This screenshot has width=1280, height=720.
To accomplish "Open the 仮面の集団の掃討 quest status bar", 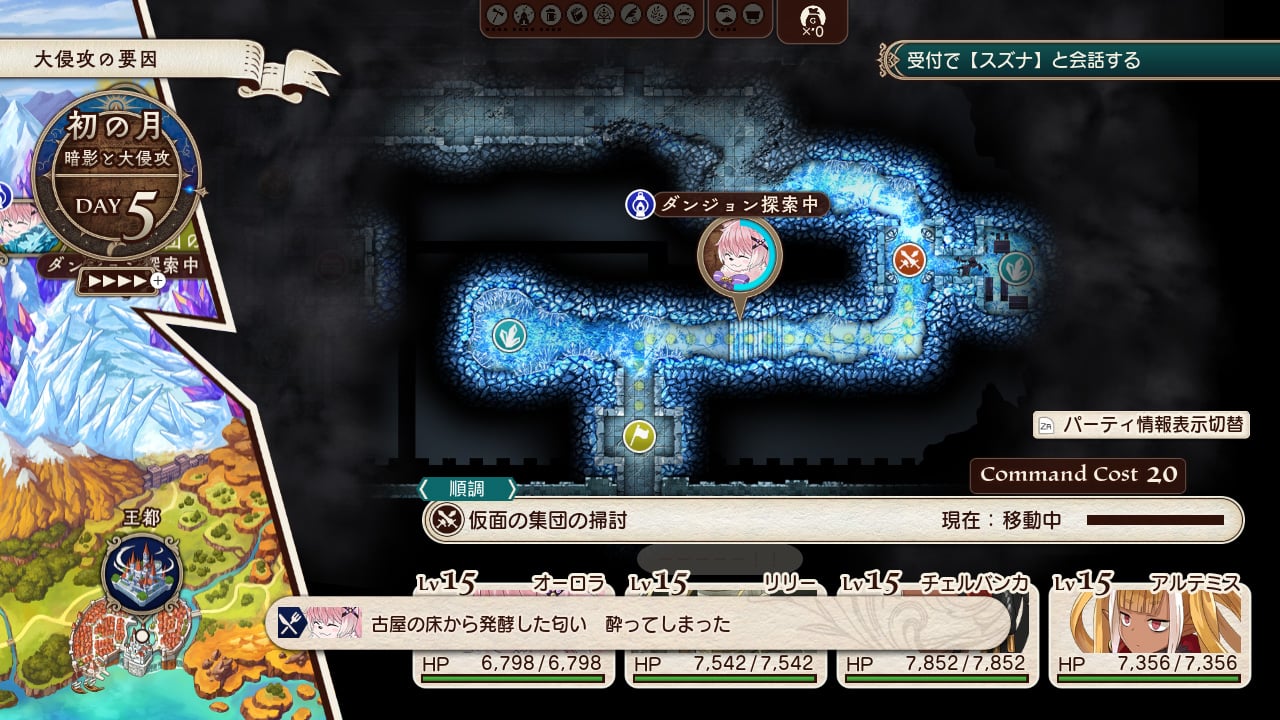I will (832, 520).
